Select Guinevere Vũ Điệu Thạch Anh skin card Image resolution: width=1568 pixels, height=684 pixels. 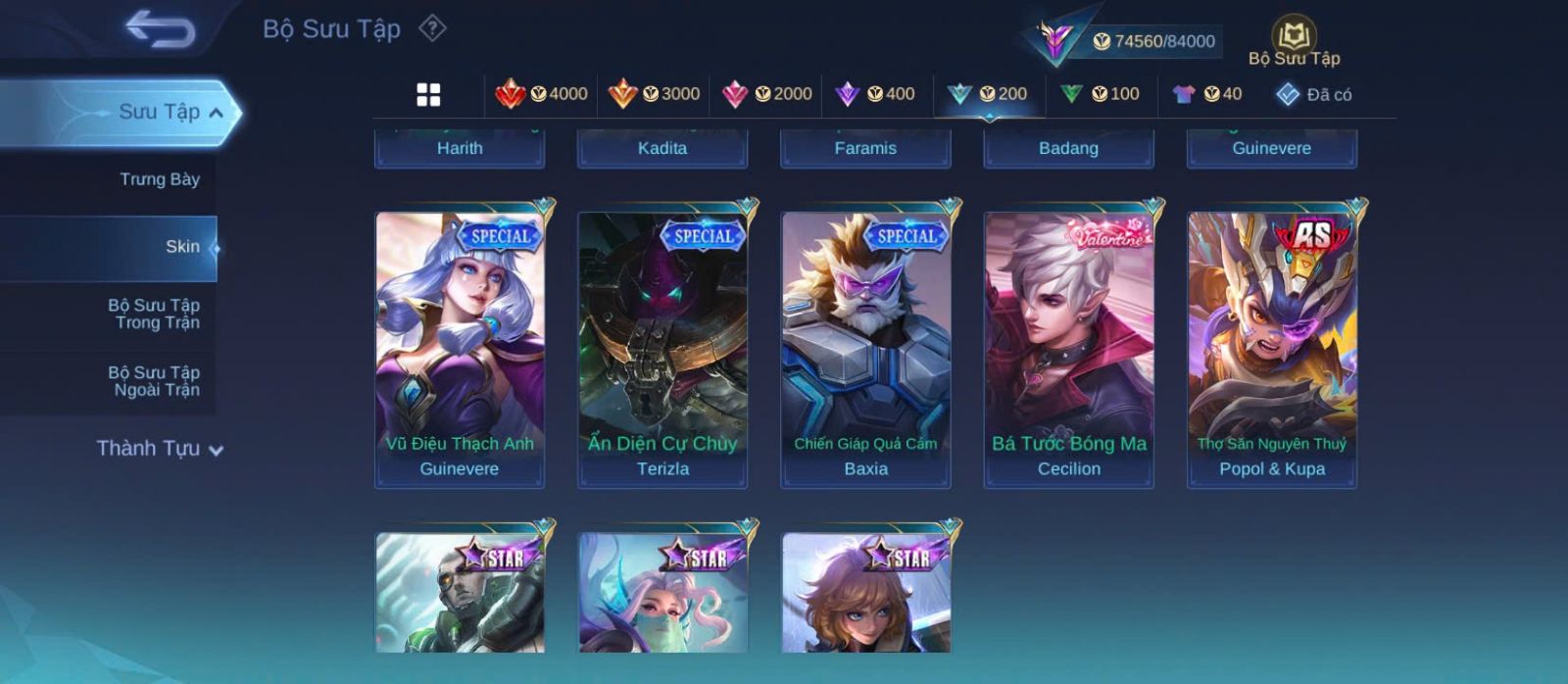click(460, 349)
